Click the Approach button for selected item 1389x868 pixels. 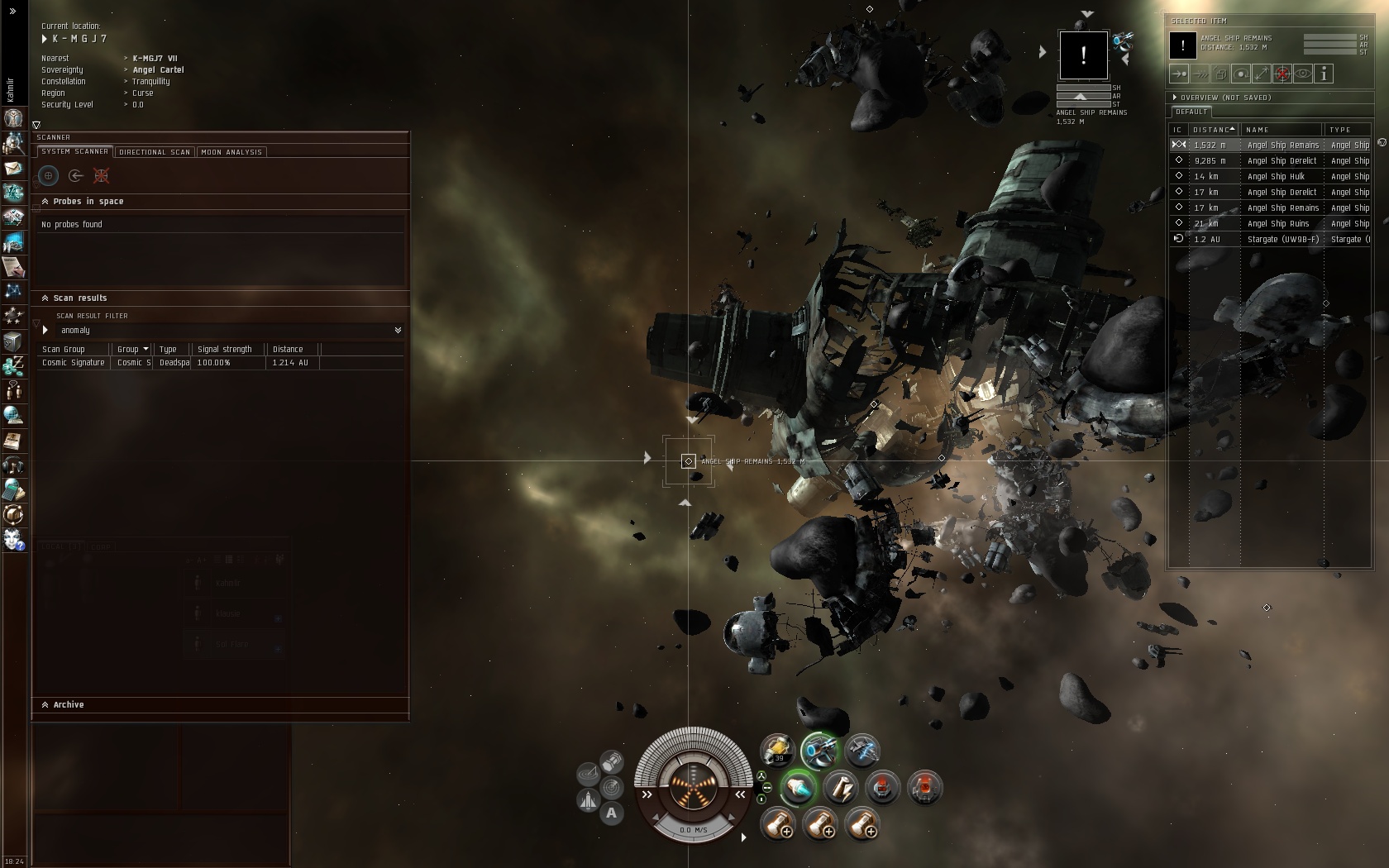click(1179, 74)
